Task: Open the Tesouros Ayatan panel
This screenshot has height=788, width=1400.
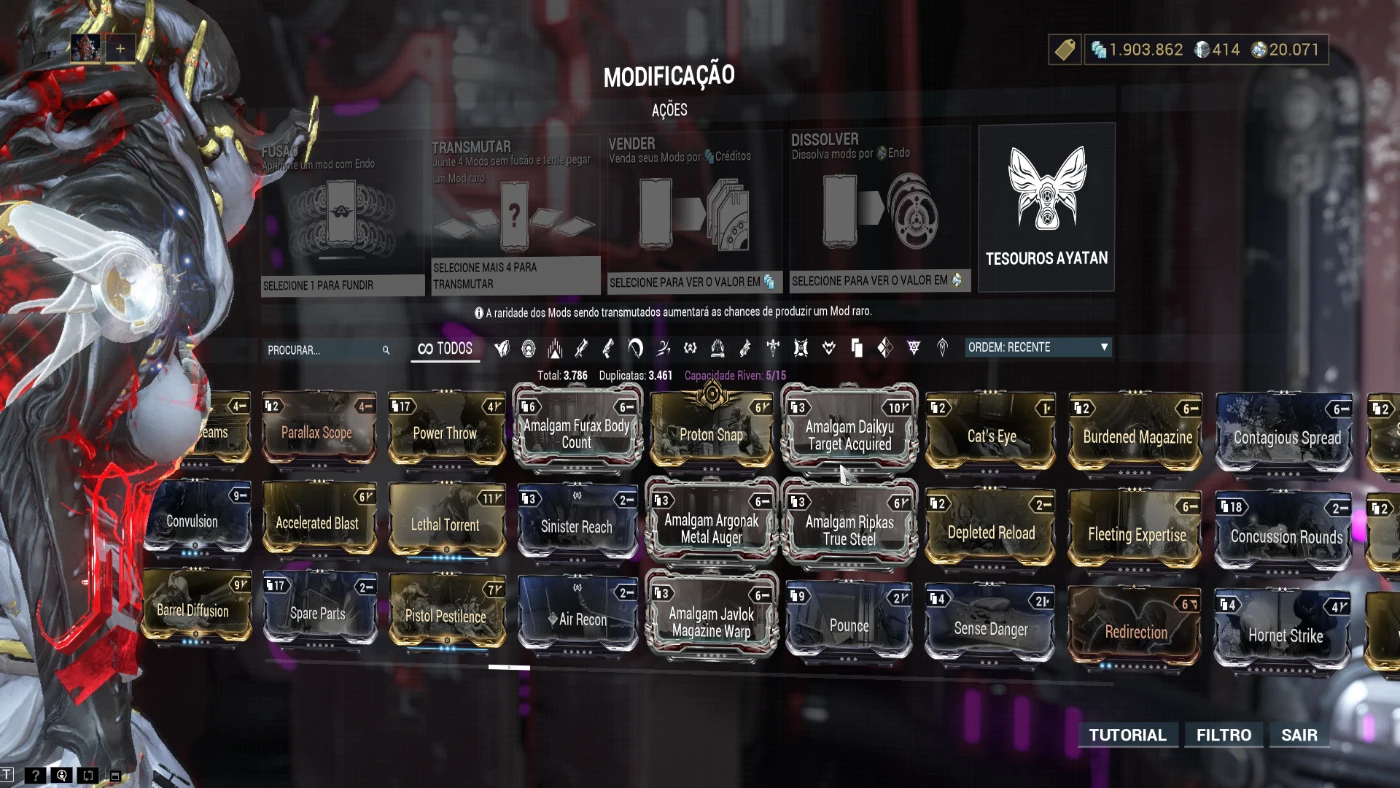Action: pos(1046,205)
